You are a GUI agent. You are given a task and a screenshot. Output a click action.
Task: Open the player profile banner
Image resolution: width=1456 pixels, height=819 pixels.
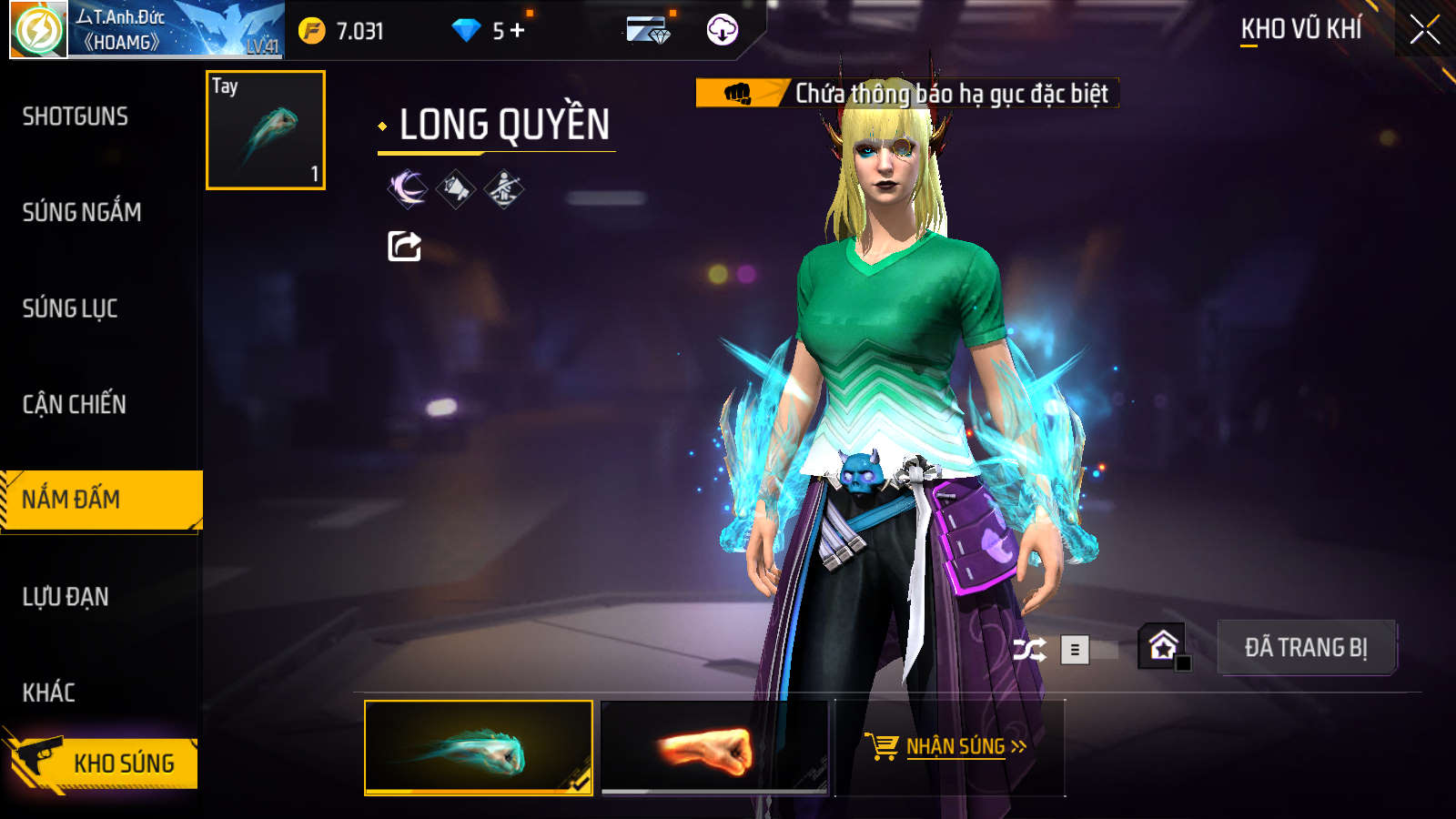[x=146, y=30]
